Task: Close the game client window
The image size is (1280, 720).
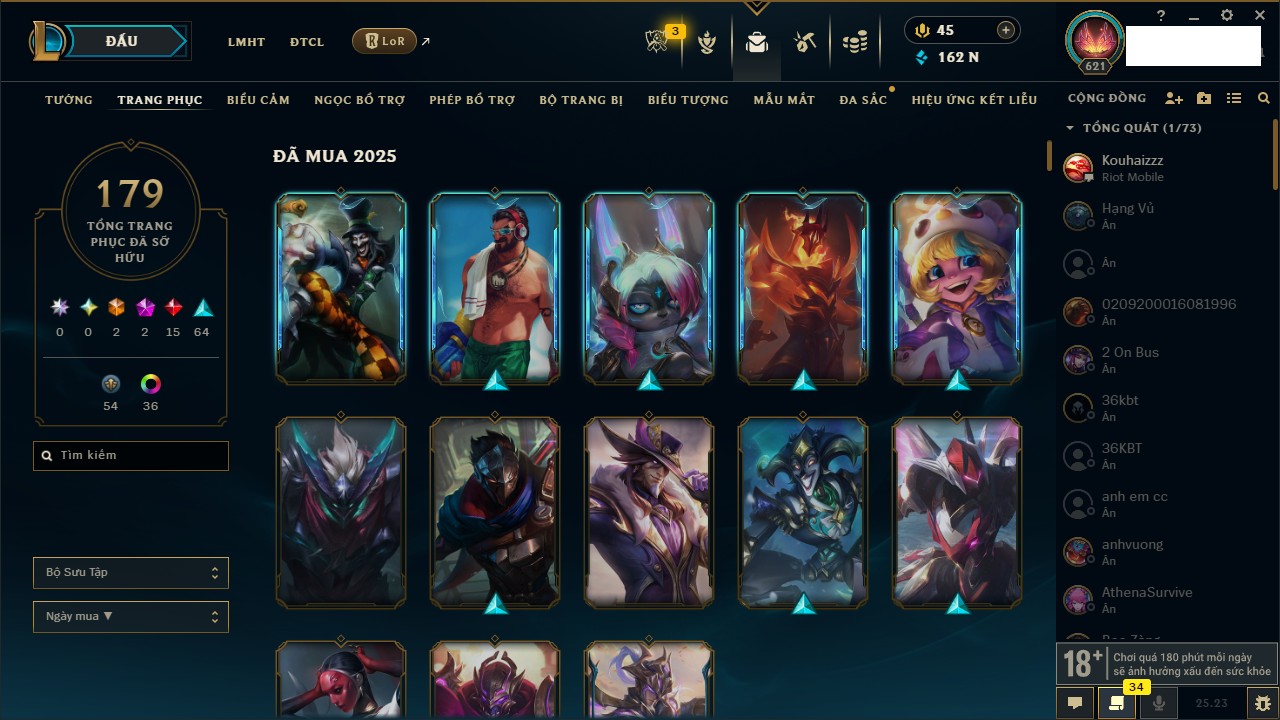Action: pos(1260,16)
